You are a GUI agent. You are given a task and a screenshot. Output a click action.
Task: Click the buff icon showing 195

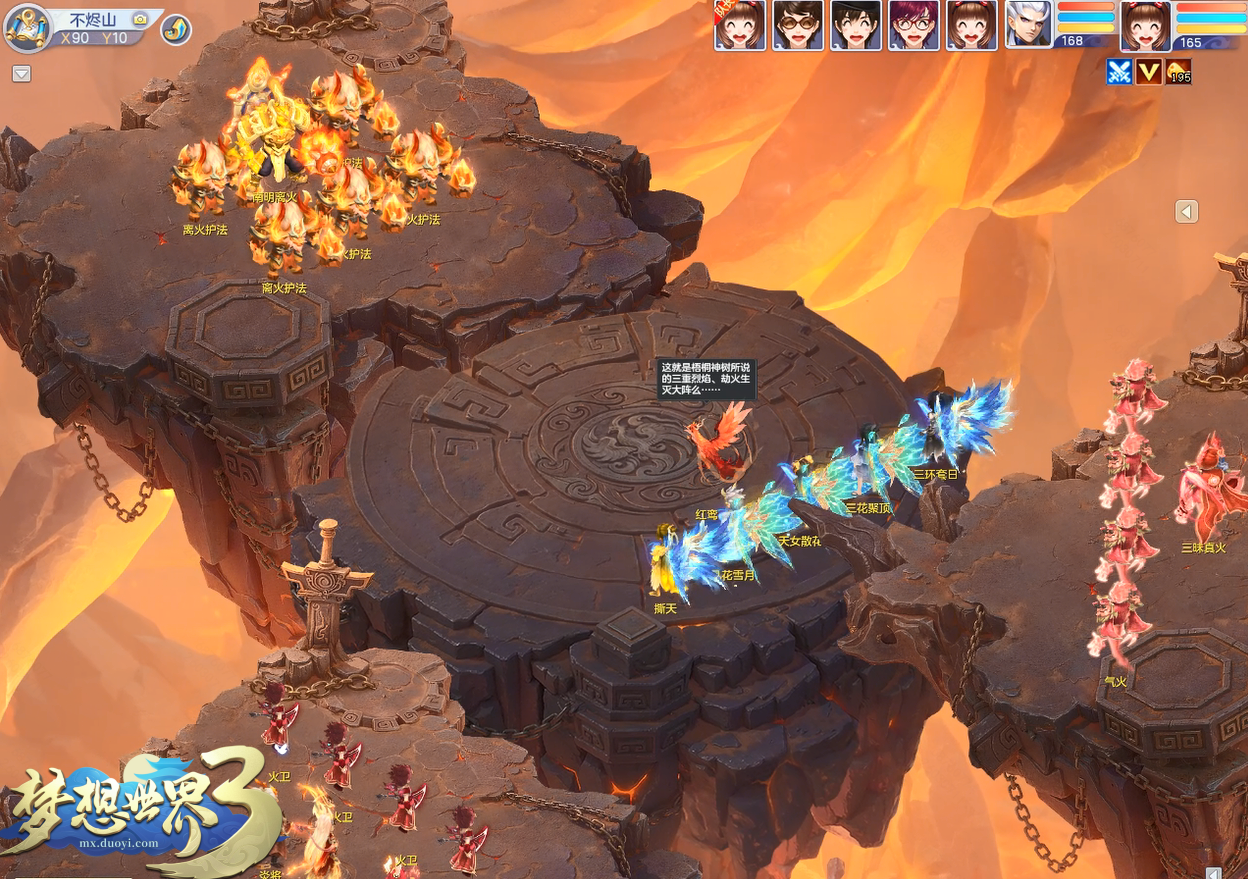1179,72
